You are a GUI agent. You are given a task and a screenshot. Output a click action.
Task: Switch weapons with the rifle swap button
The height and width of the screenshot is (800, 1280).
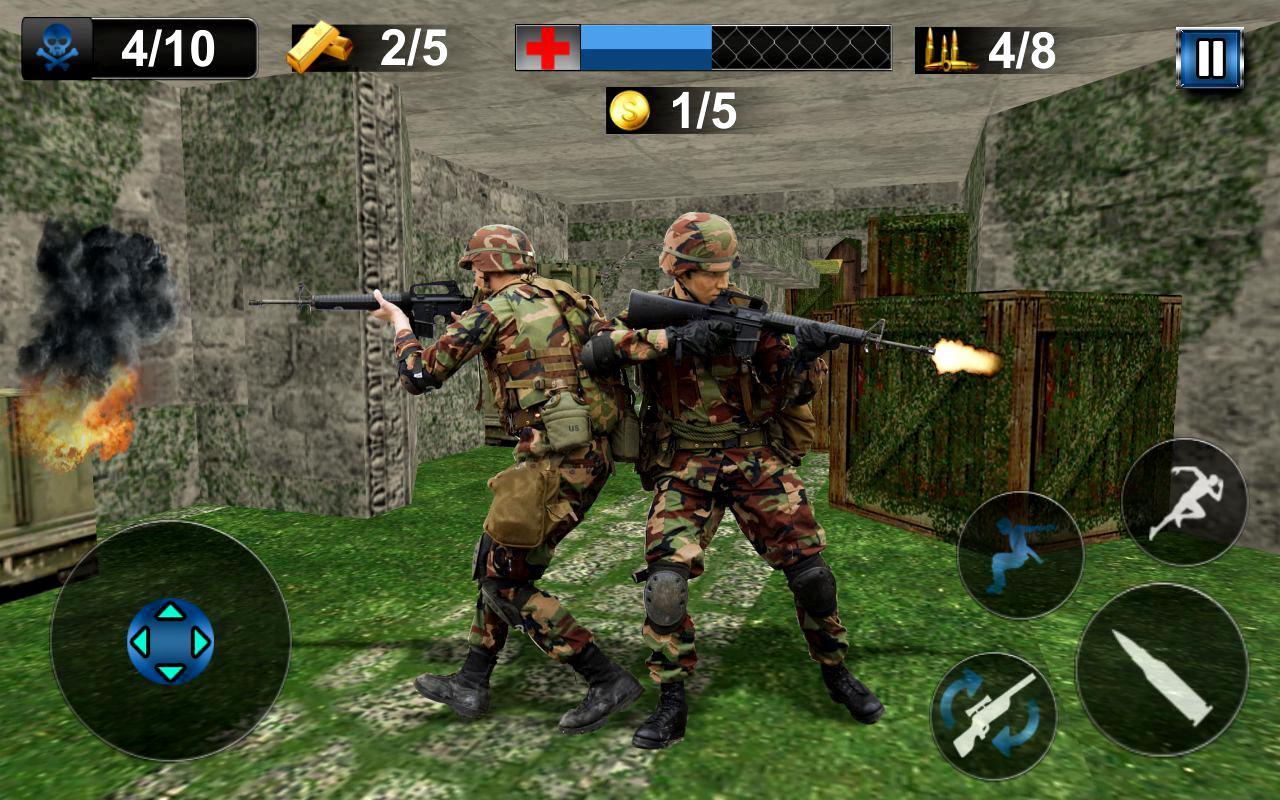pos(993,716)
